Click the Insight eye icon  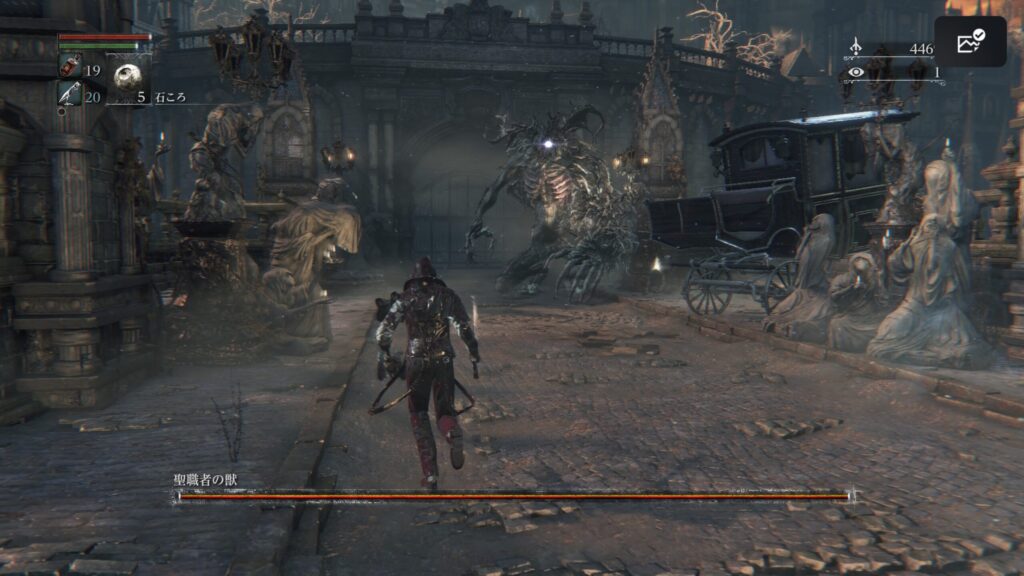coord(855,72)
